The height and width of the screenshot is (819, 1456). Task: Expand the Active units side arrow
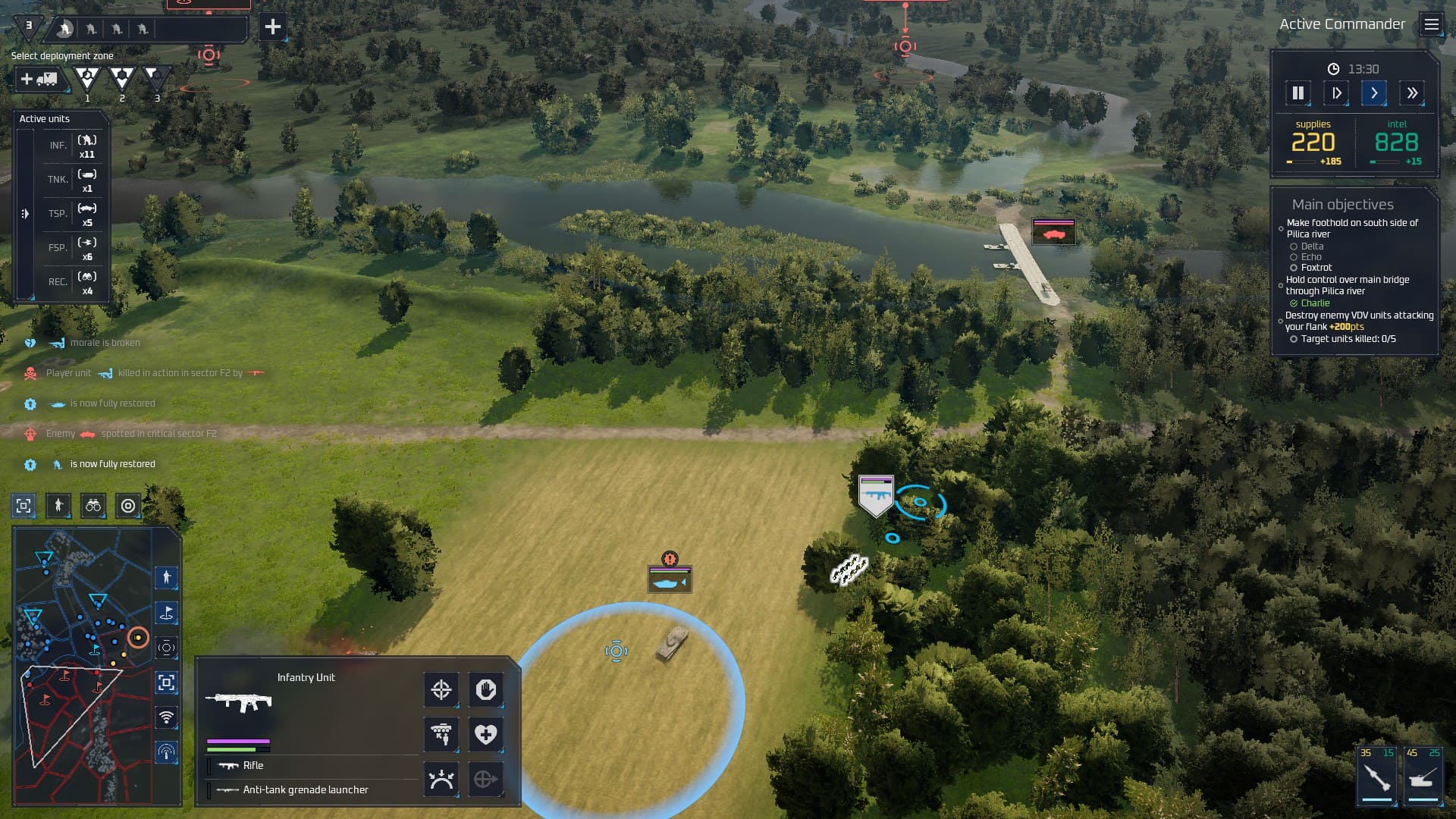25,214
